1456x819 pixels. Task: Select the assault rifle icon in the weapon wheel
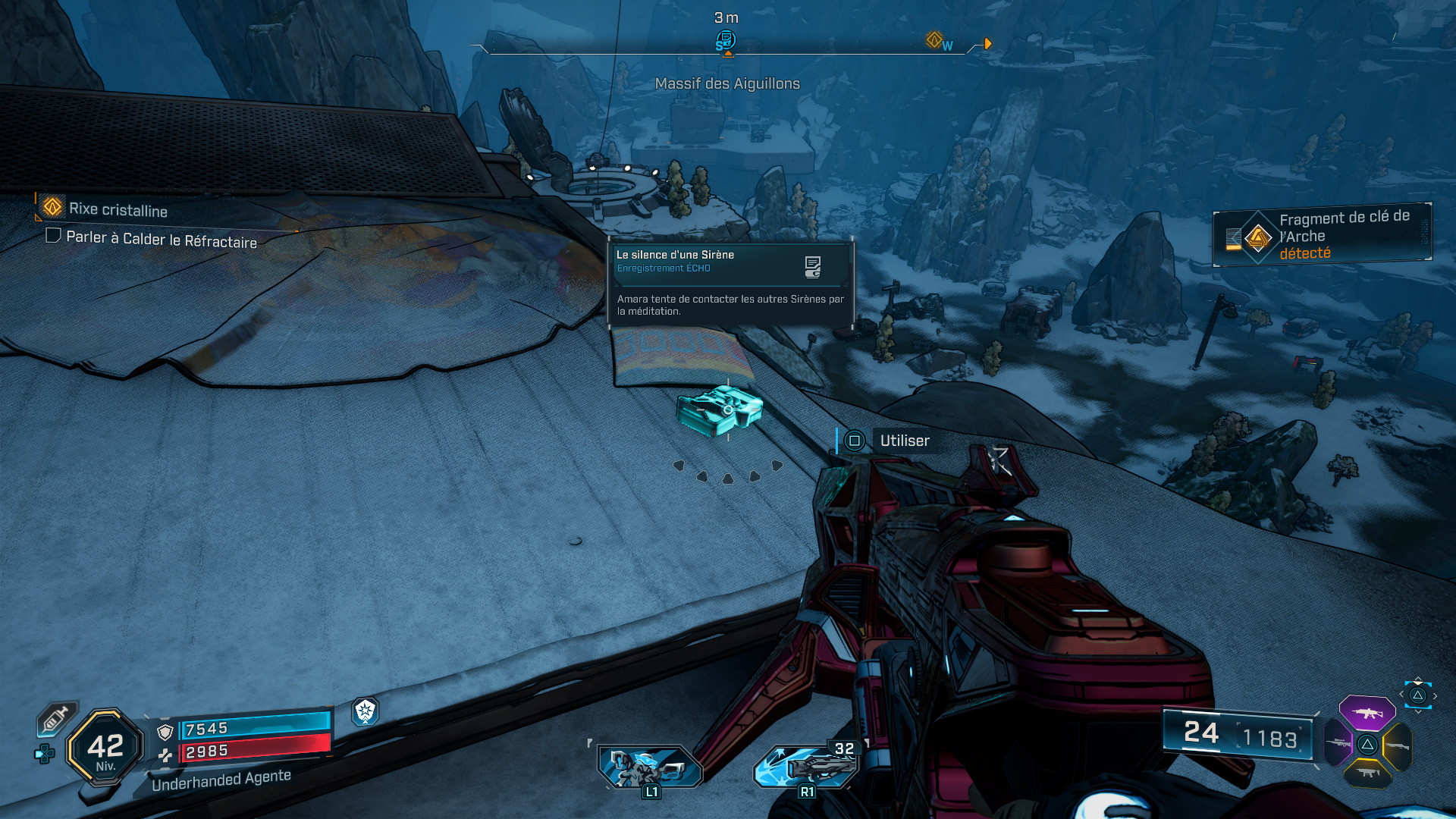tap(1367, 714)
